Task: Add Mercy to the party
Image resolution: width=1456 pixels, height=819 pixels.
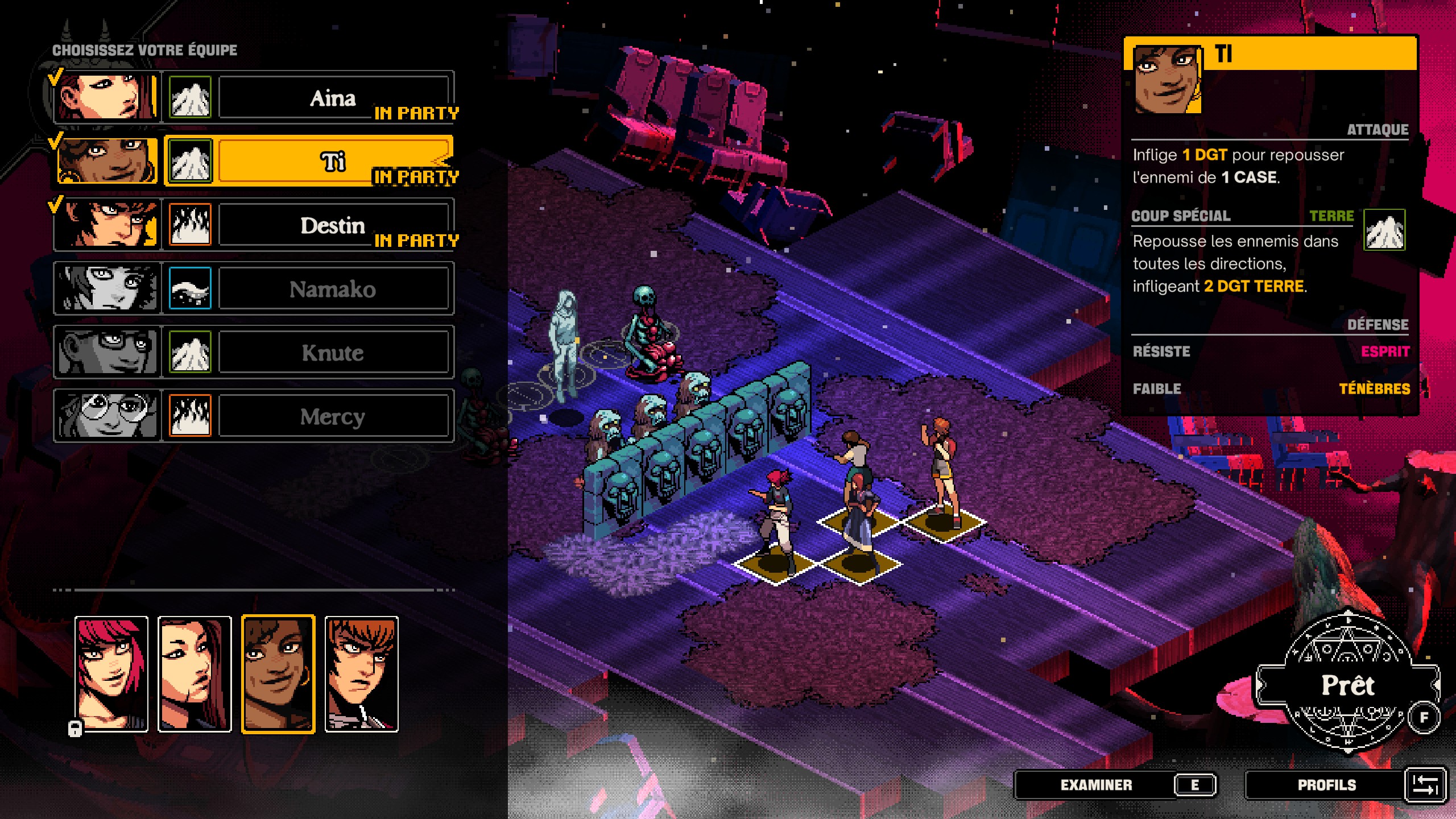Action: tap(333, 416)
